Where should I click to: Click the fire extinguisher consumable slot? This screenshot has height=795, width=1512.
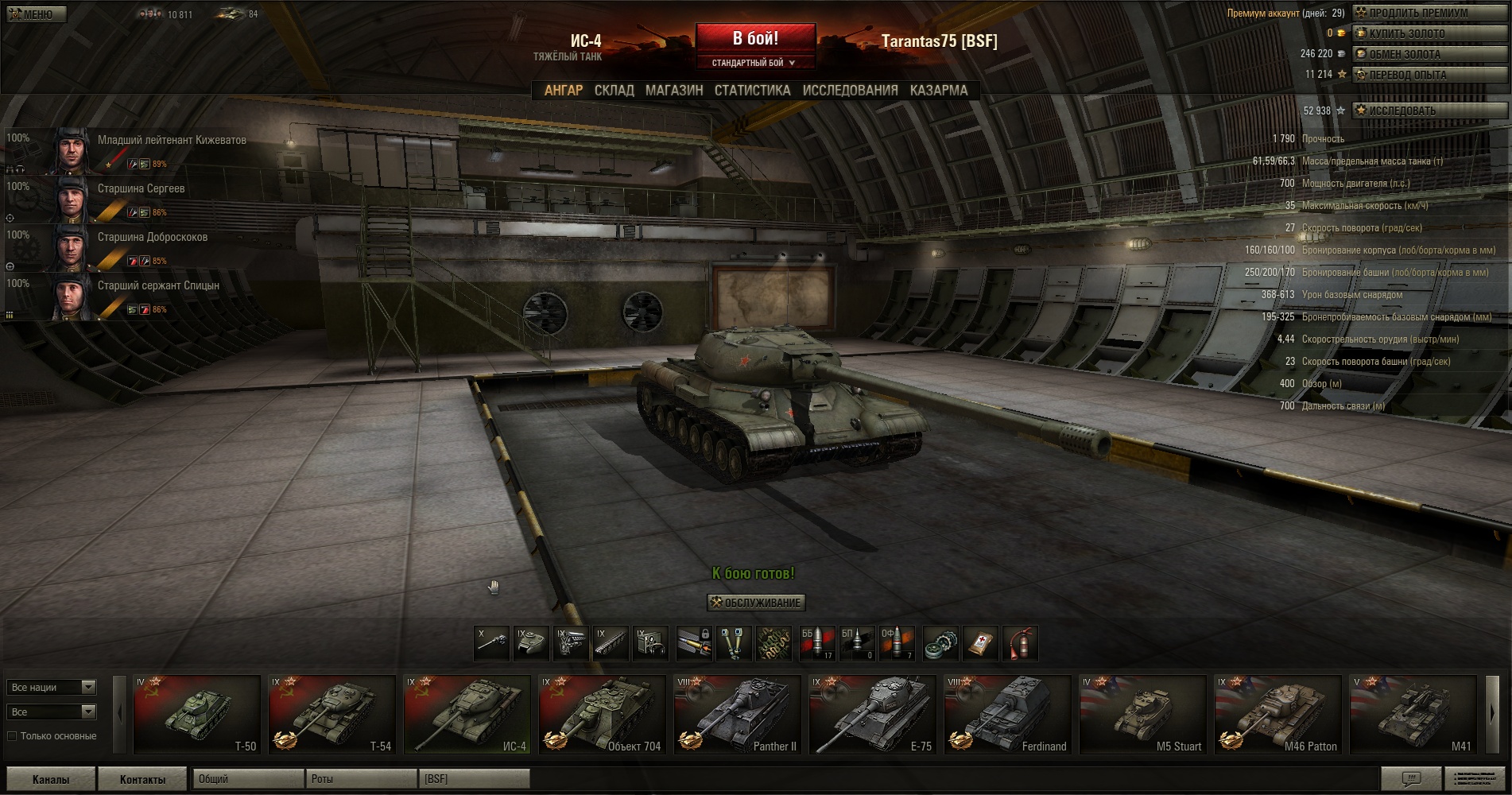pos(1021,643)
